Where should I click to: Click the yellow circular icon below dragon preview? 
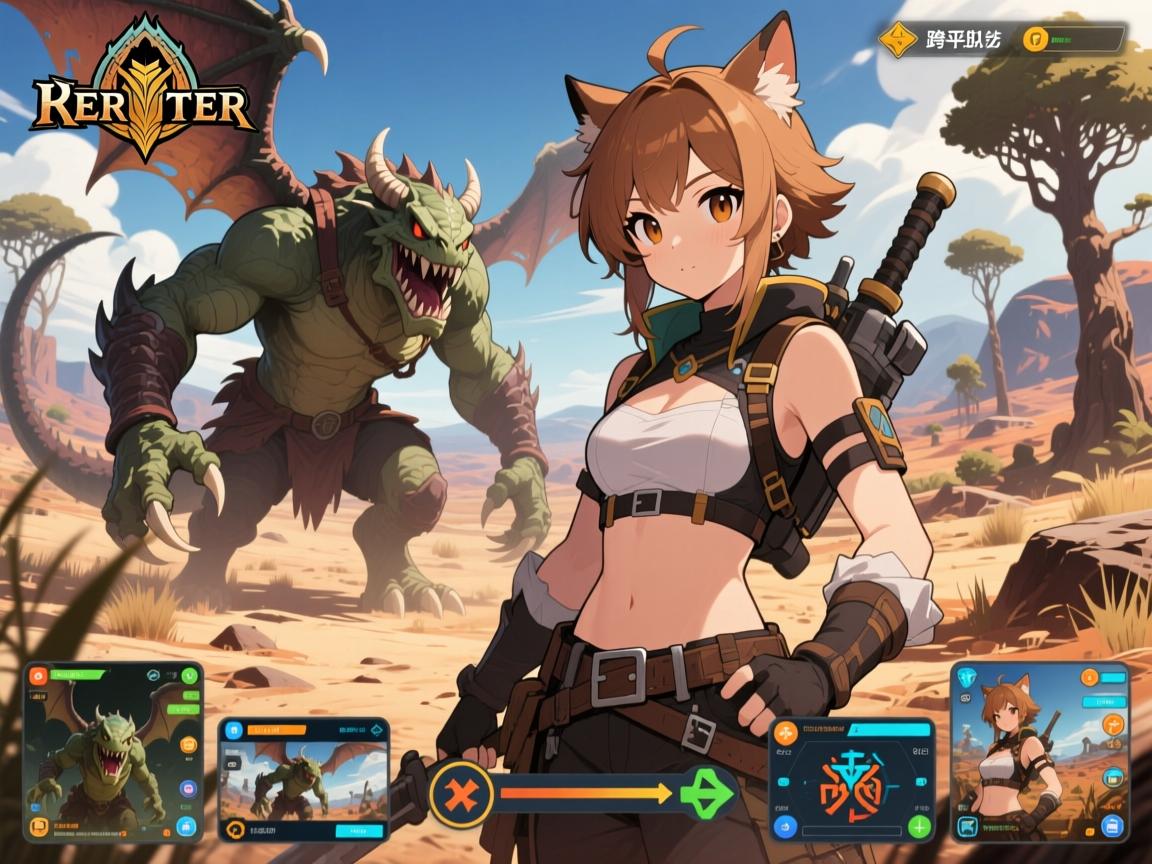click(x=237, y=829)
